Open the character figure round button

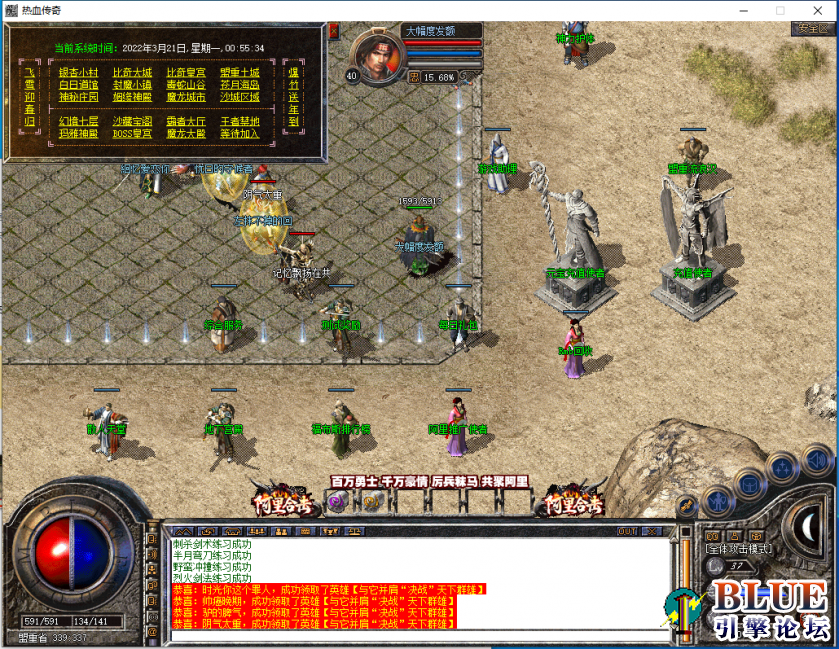tap(717, 498)
